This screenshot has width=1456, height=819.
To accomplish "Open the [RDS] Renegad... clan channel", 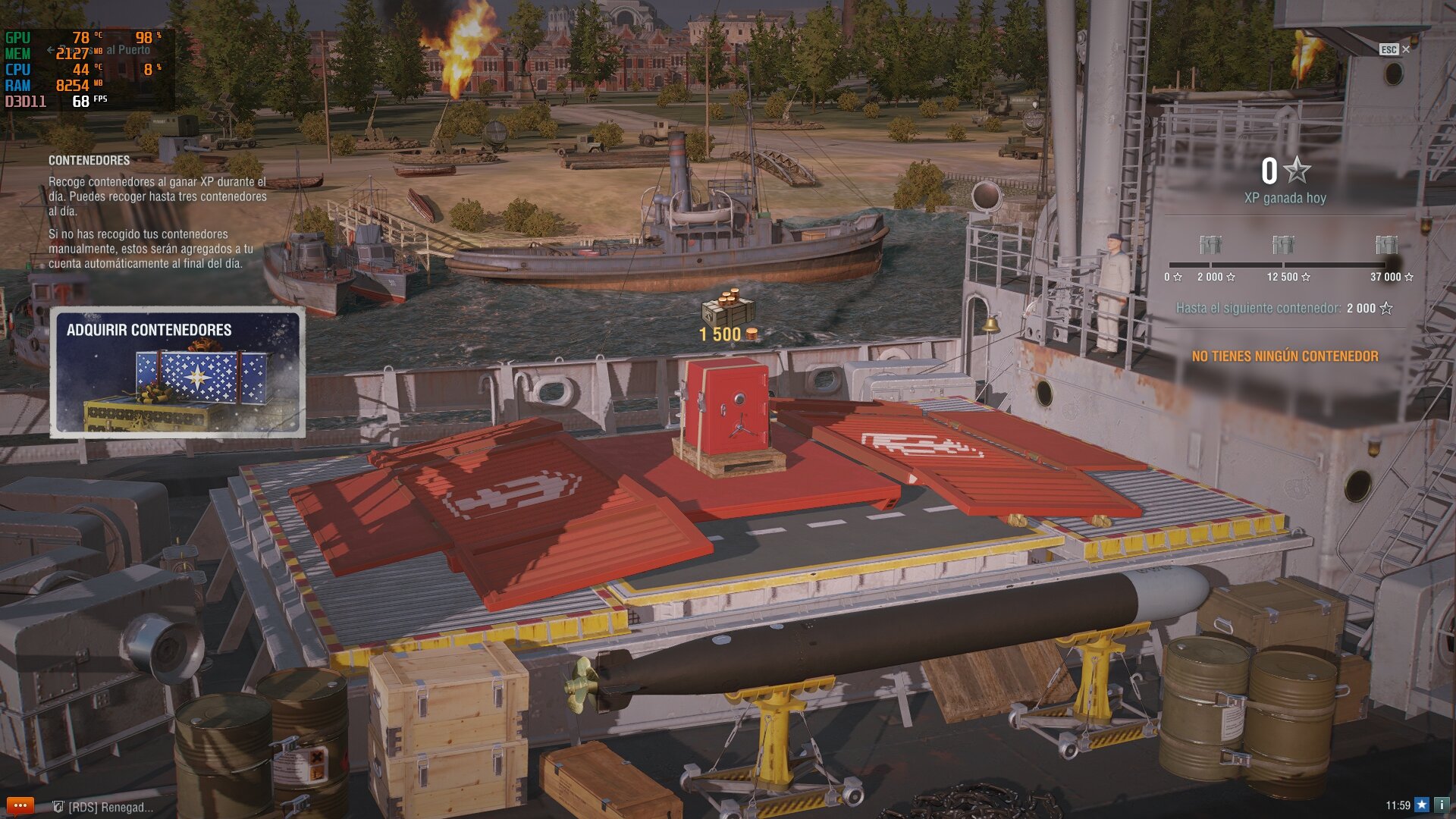I will 103,807.
